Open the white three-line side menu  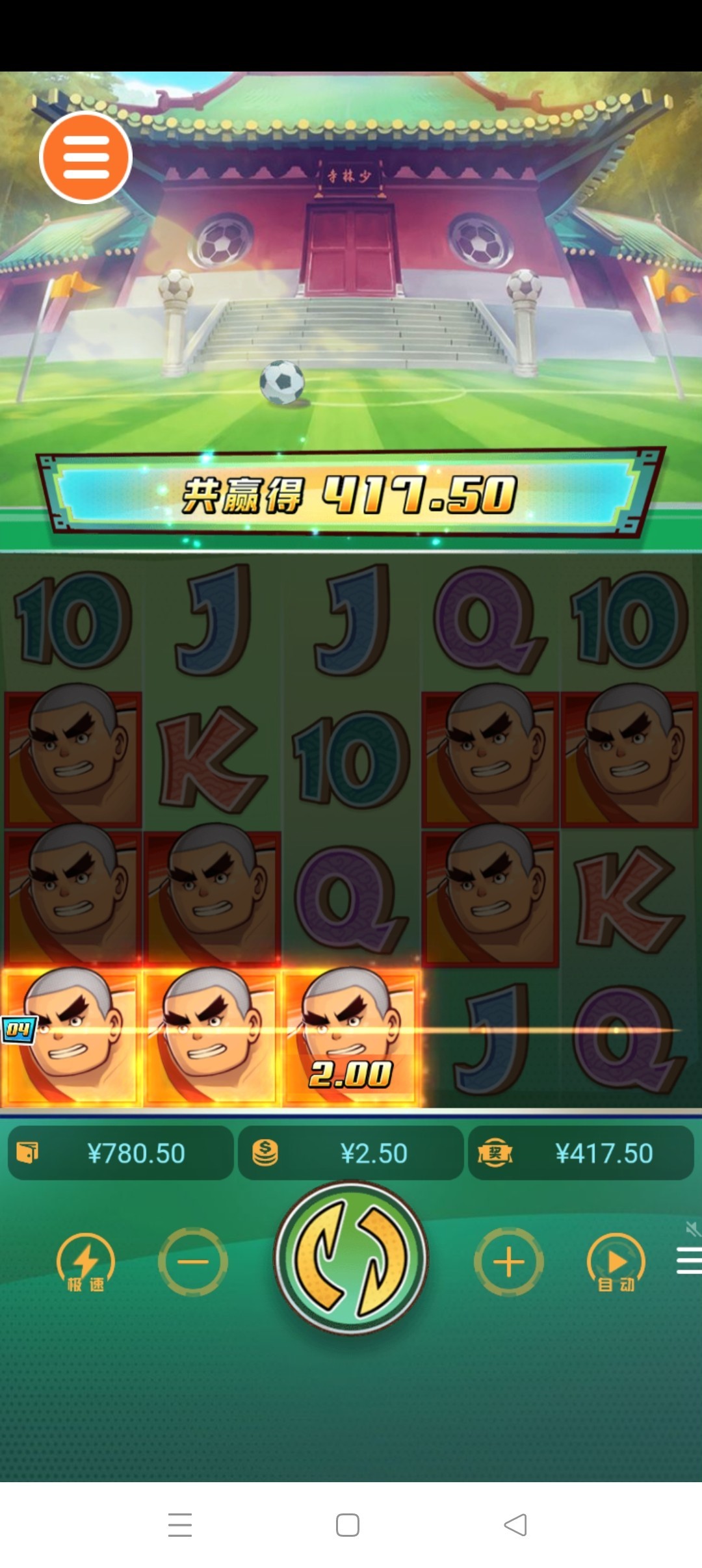coord(689,1261)
